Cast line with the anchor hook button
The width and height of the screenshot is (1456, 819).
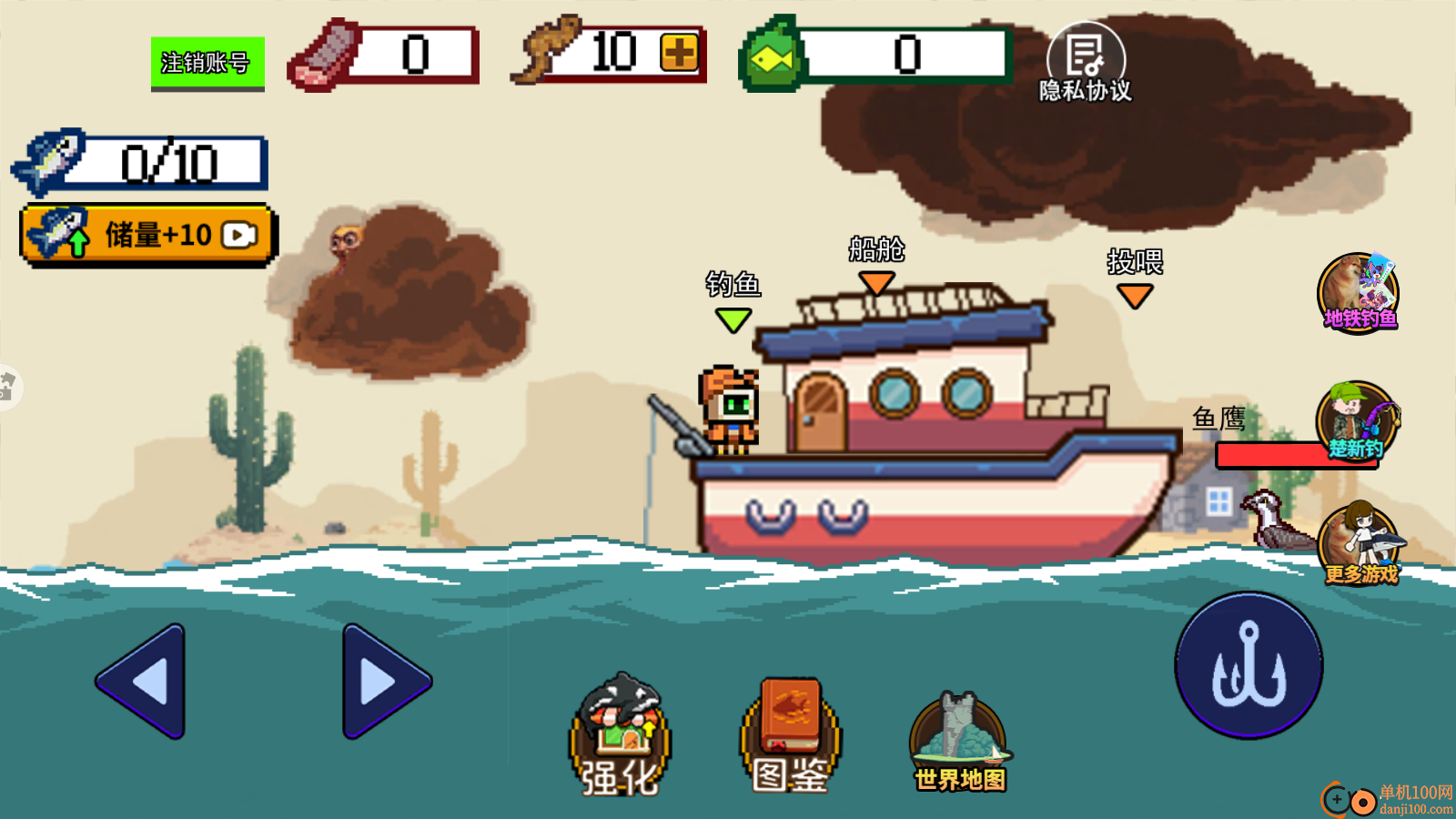tap(1249, 665)
